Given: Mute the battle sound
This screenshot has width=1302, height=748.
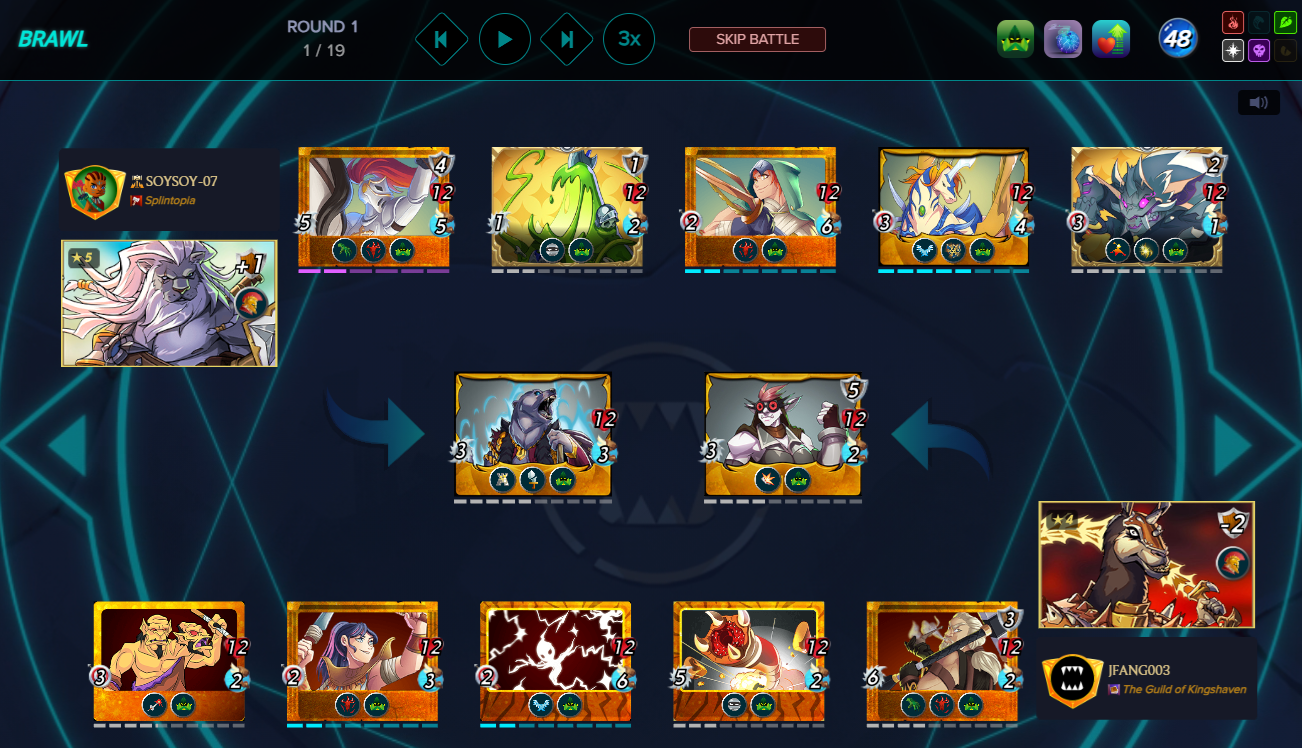Looking at the screenshot, I should tap(1258, 102).
